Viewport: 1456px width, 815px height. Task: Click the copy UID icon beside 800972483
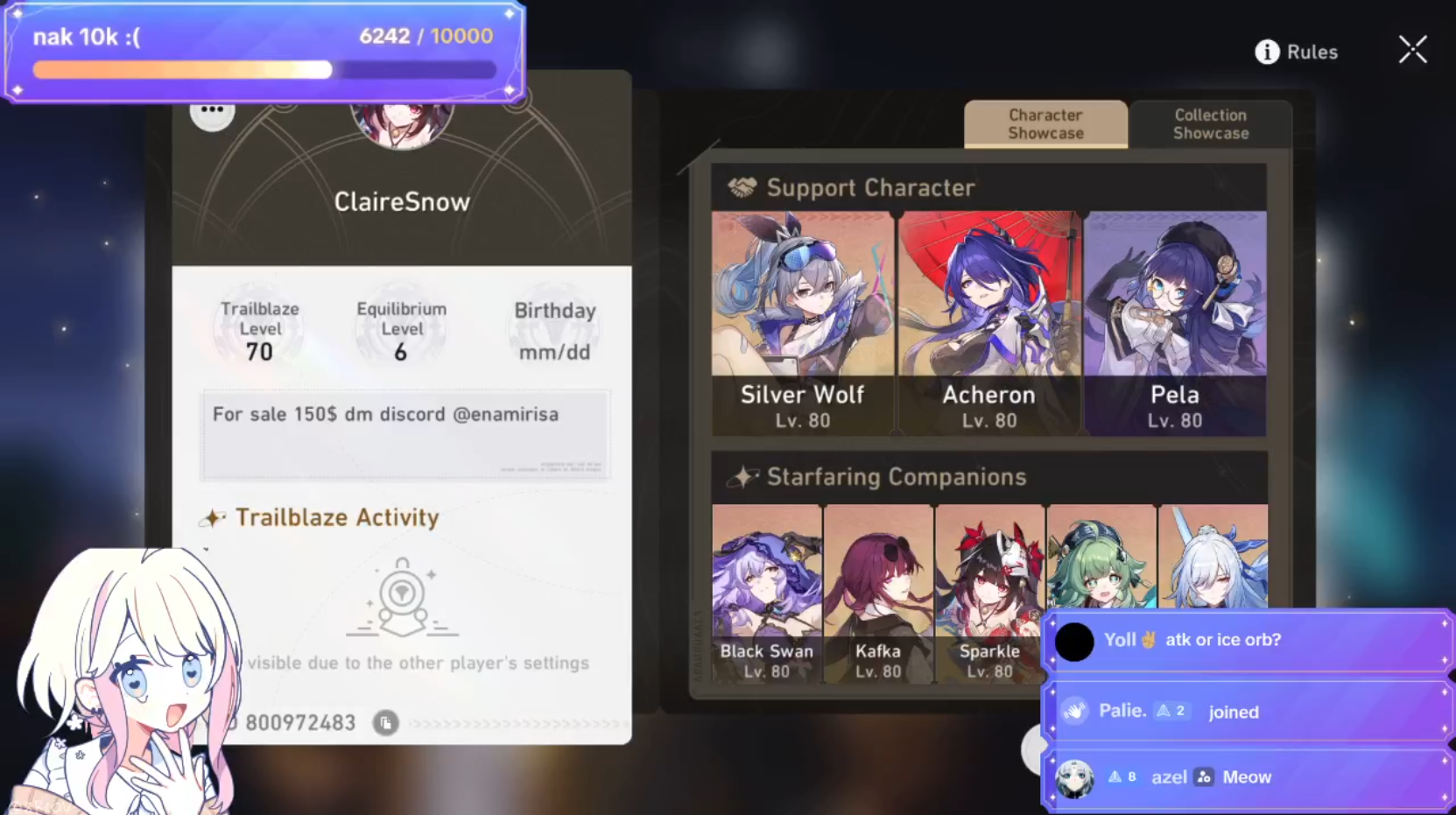(385, 722)
